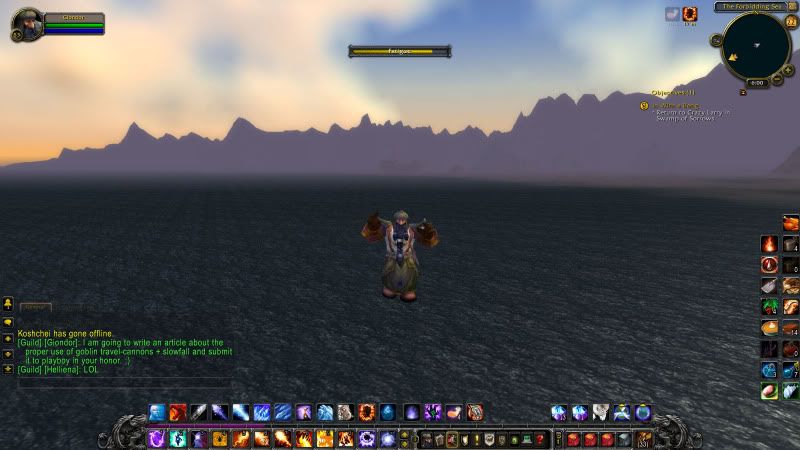Open the backpack bag slot
The image size is (800, 450).
pyautogui.click(x=643, y=438)
